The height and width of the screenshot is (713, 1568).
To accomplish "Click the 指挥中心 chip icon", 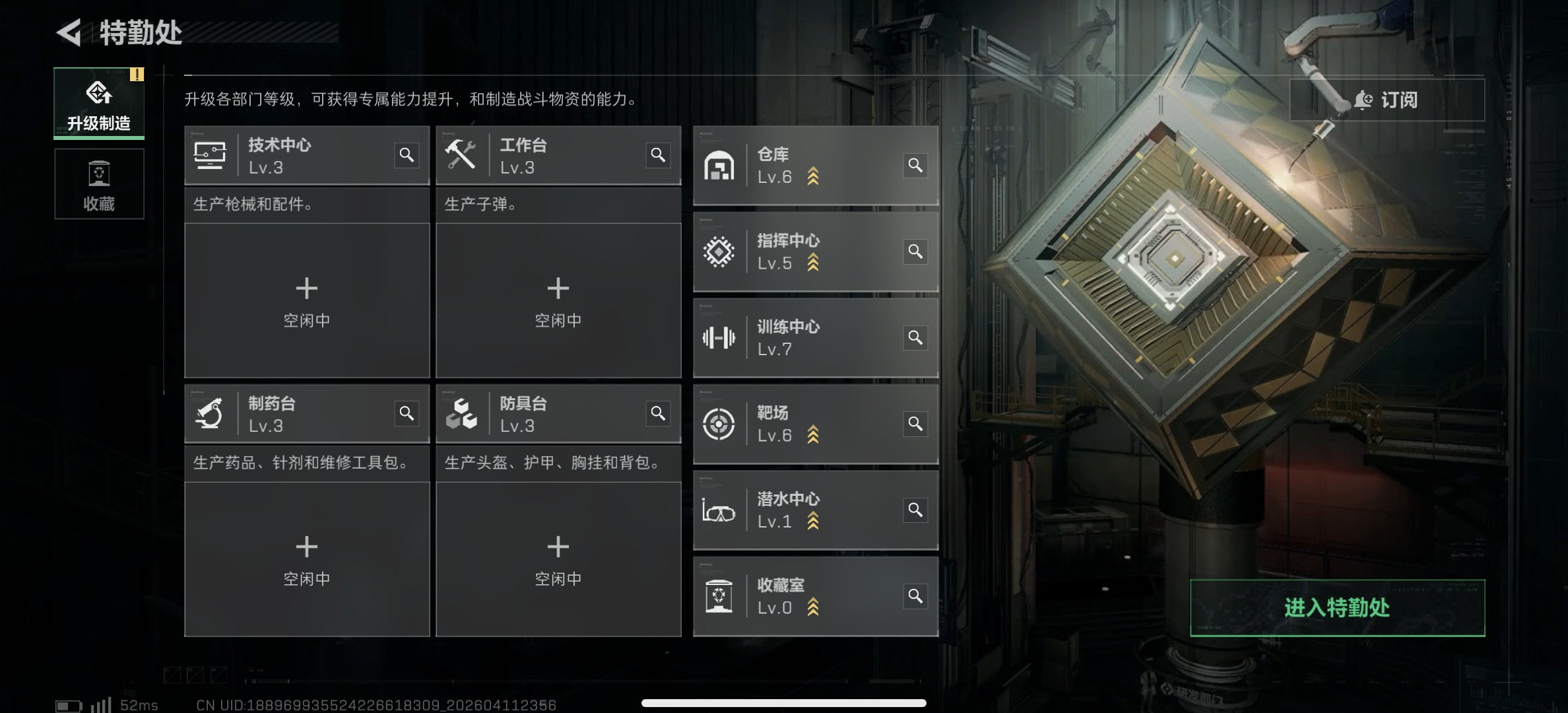I will pos(719,251).
